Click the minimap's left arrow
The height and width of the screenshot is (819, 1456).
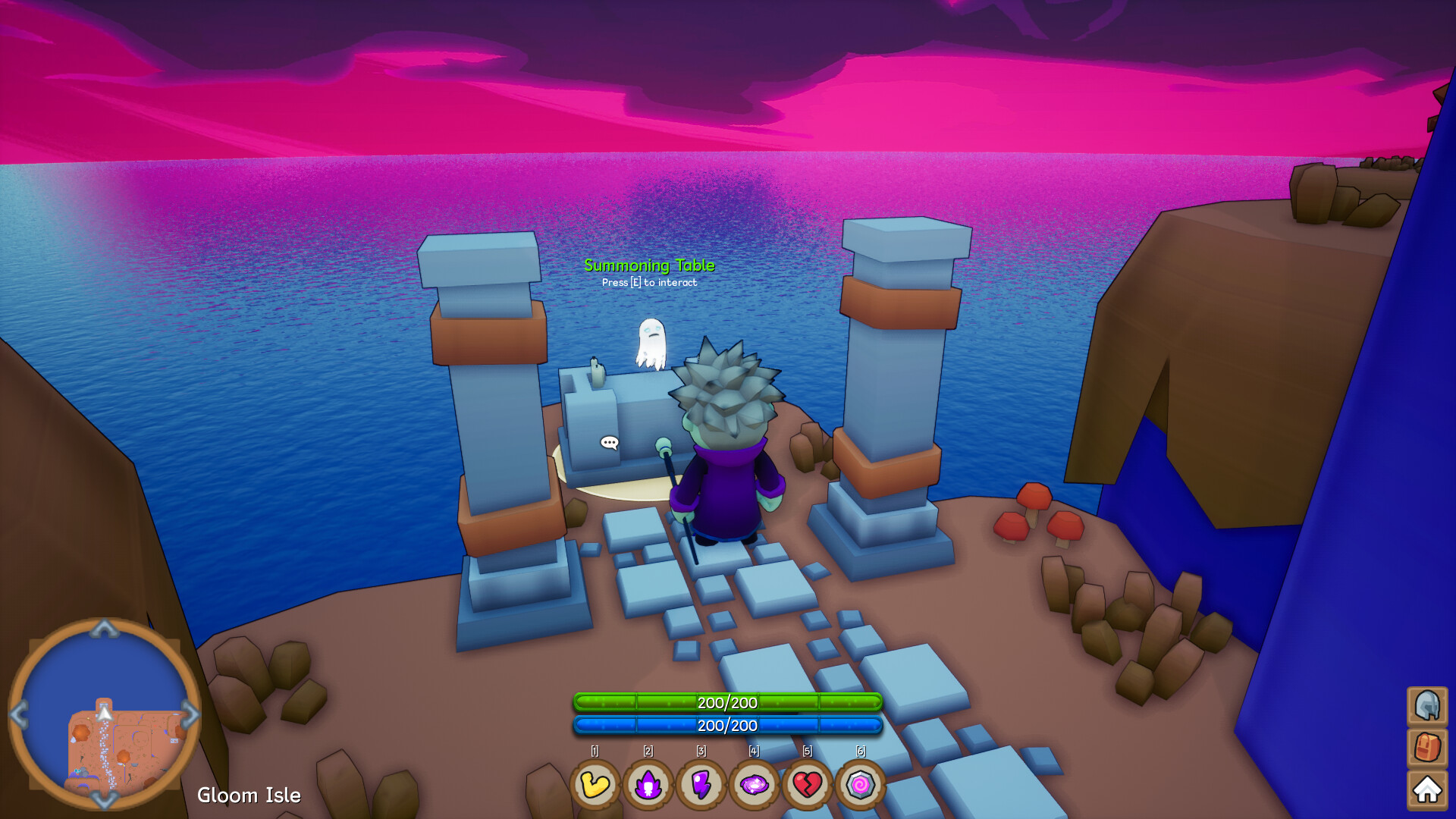tap(19, 714)
